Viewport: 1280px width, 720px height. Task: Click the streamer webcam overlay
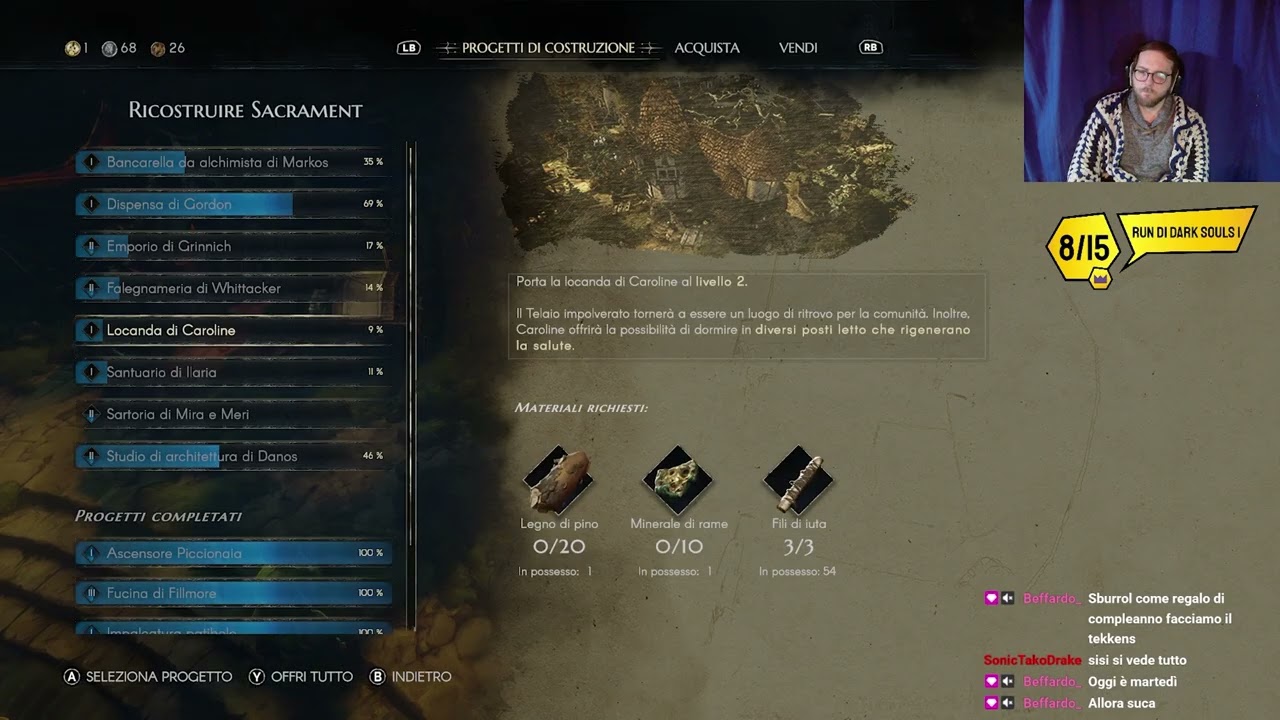[x=1151, y=91]
